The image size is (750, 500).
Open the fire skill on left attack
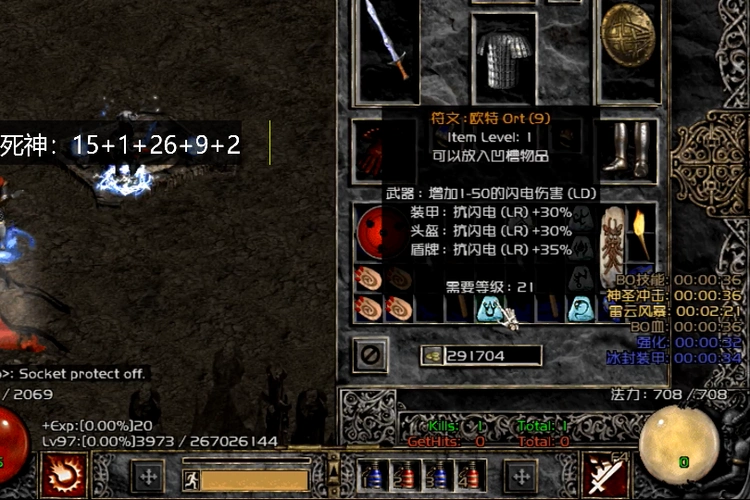(x=65, y=473)
